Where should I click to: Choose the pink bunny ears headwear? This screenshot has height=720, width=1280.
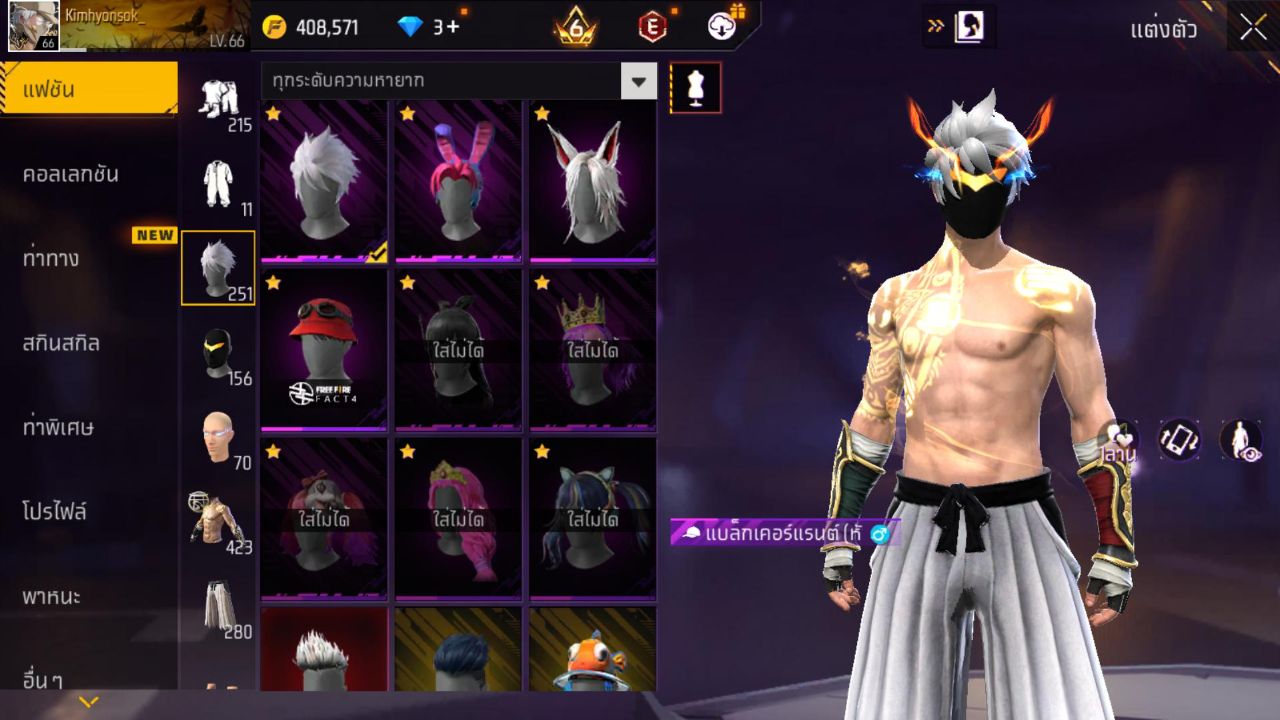[458, 182]
